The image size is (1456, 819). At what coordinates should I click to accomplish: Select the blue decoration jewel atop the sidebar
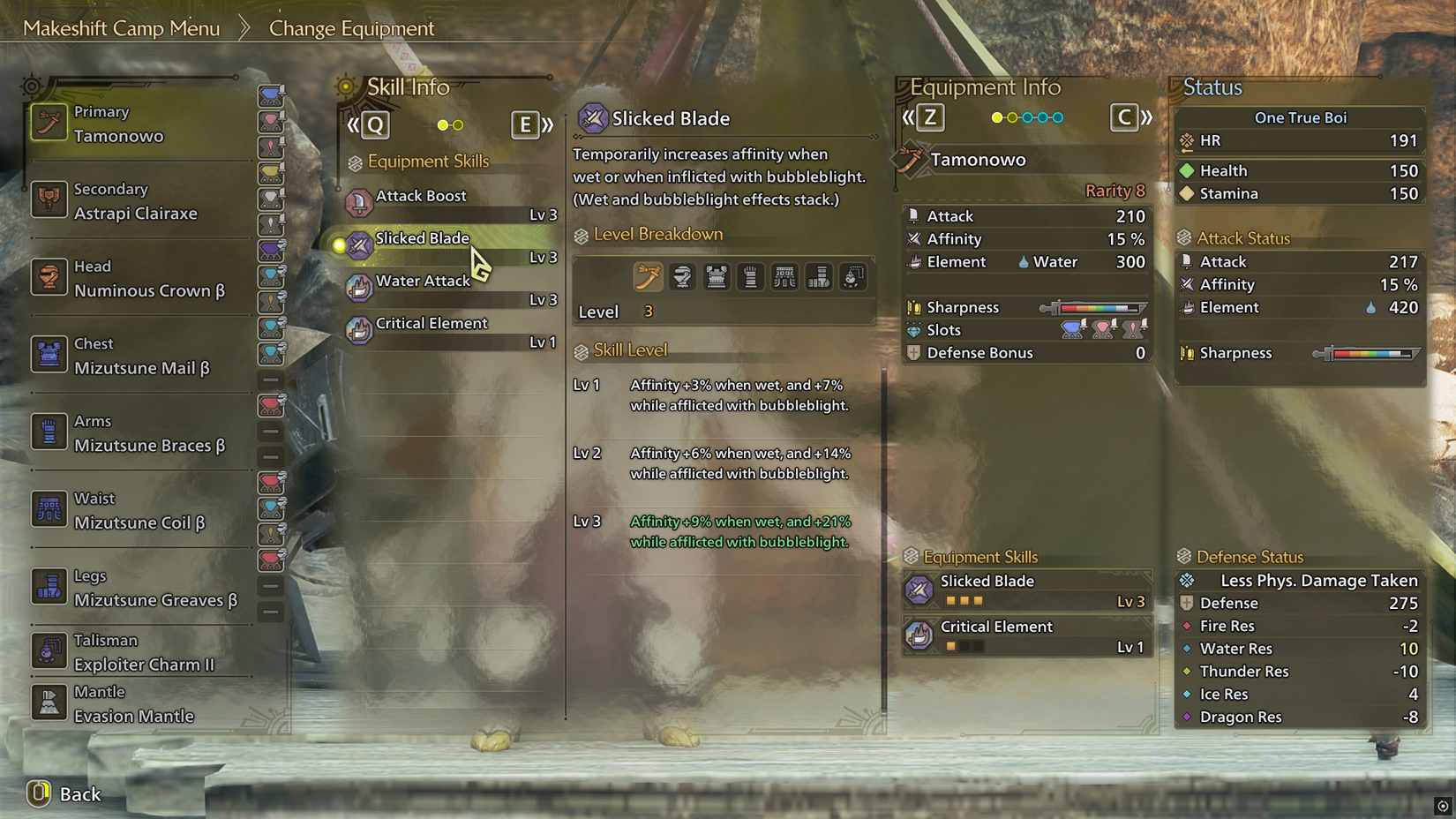[x=271, y=94]
